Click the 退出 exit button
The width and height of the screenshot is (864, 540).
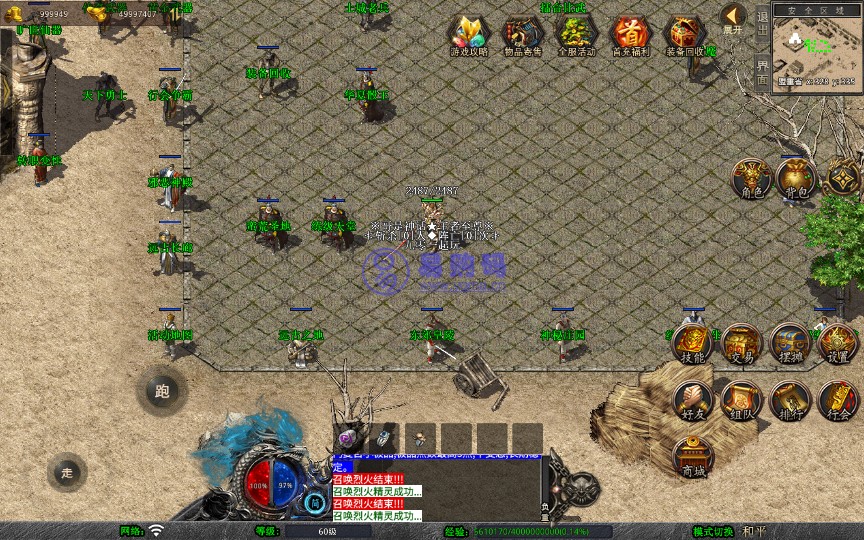(762, 21)
